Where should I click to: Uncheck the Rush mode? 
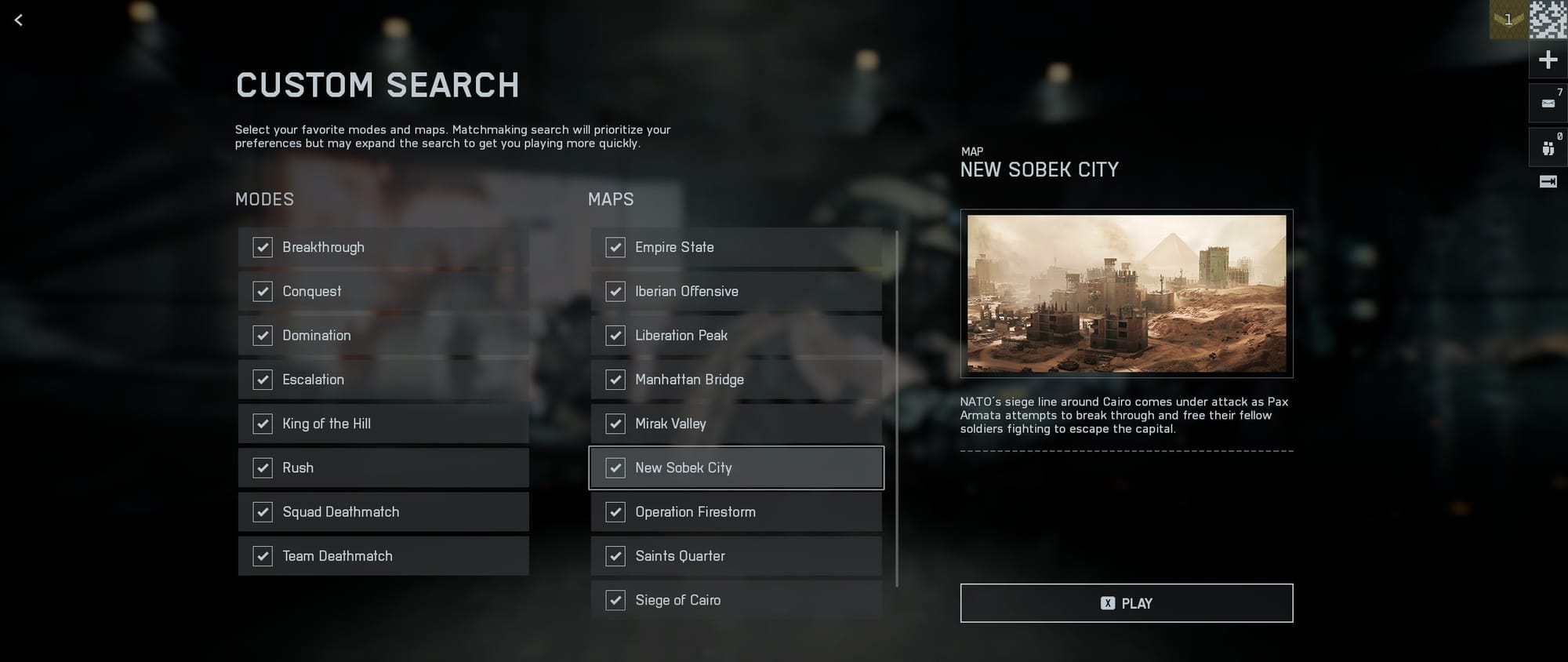pos(263,468)
